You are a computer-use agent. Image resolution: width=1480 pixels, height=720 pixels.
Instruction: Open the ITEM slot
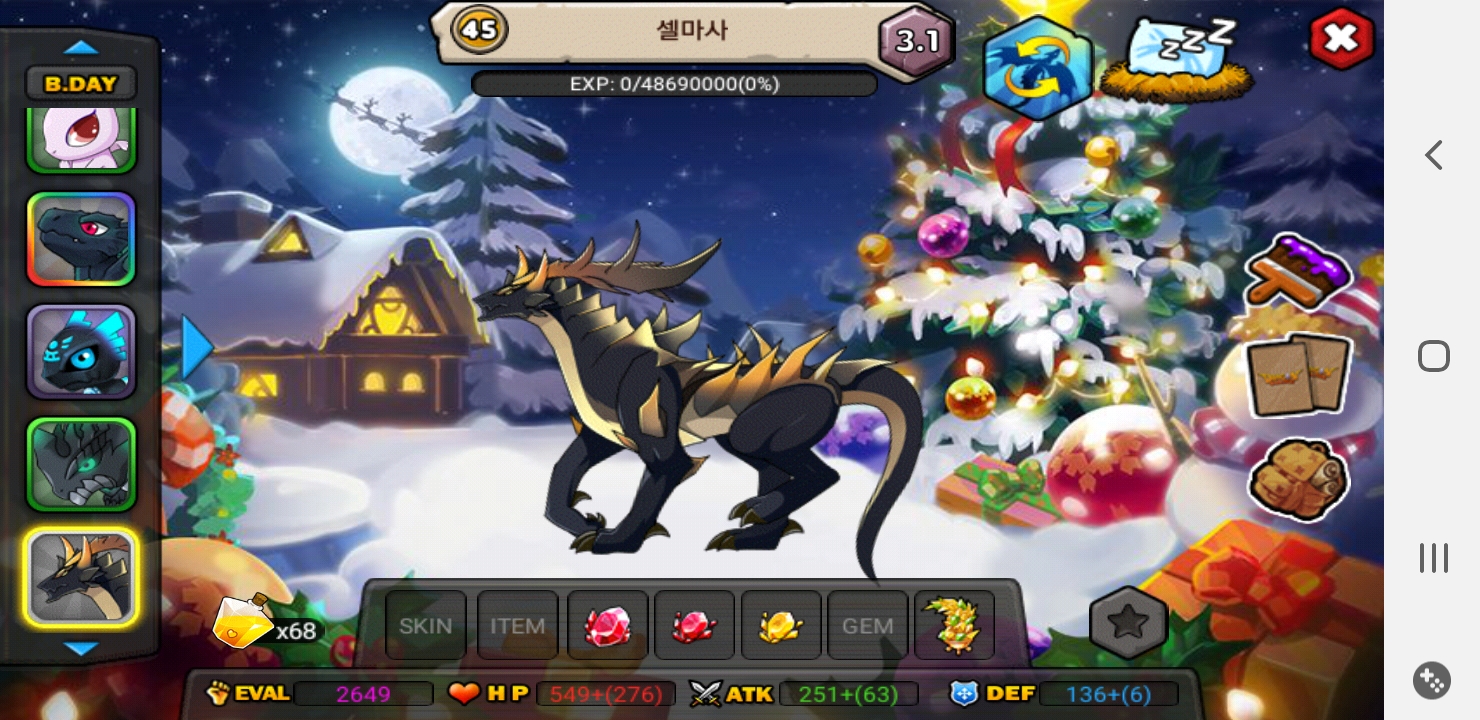pos(517,626)
